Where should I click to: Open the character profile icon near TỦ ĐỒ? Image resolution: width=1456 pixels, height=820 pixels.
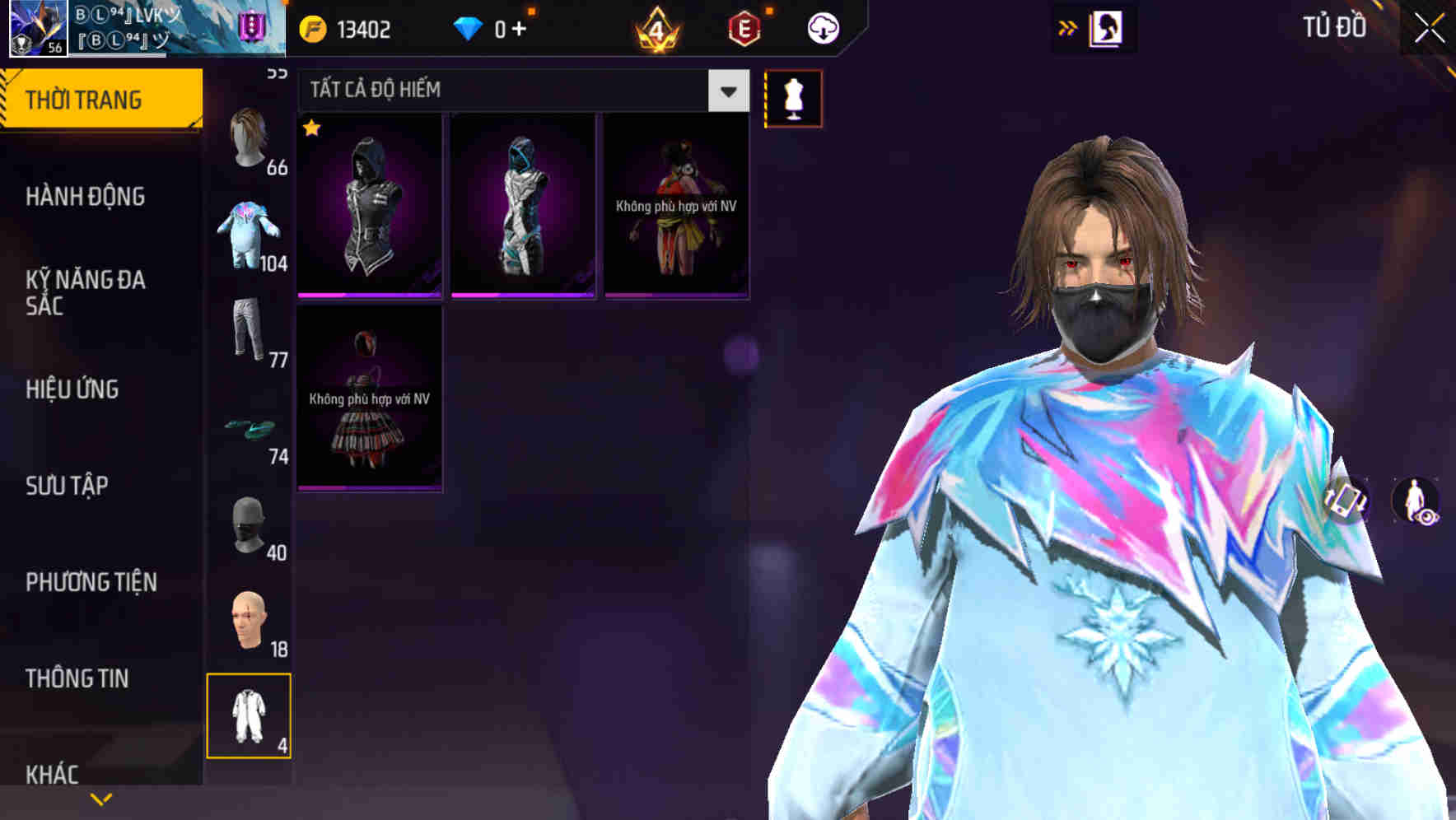(1108, 27)
